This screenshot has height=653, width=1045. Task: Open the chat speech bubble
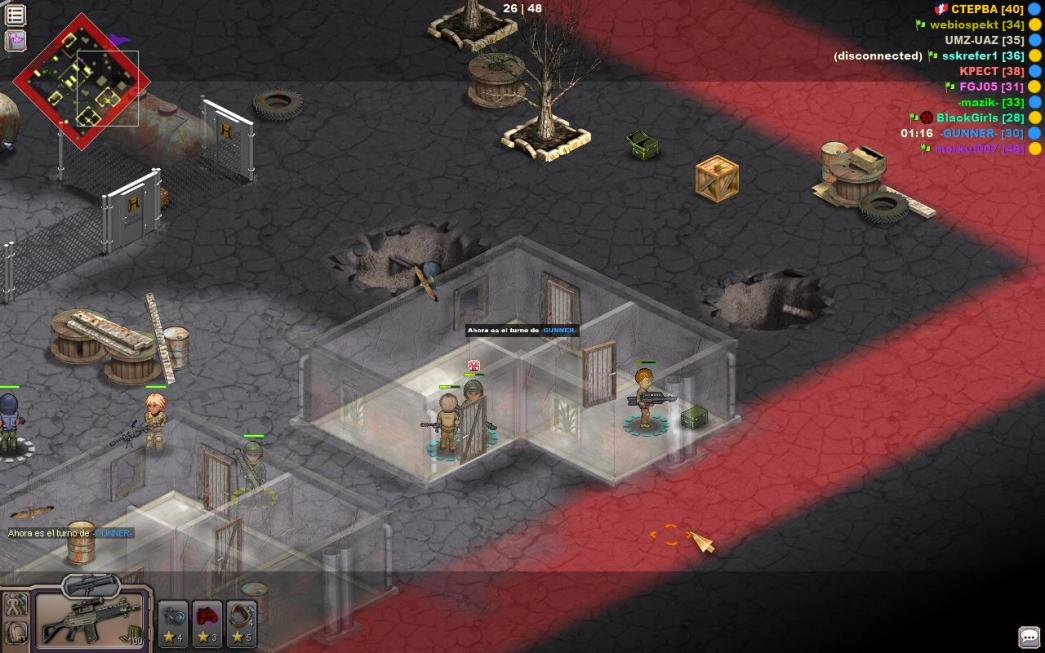click(1029, 637)
